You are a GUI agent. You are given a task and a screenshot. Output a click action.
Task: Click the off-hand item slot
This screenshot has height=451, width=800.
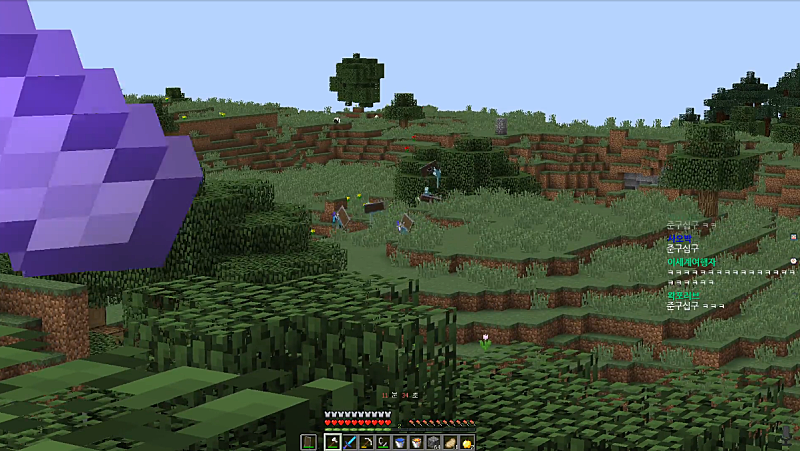tap(308, 442)
